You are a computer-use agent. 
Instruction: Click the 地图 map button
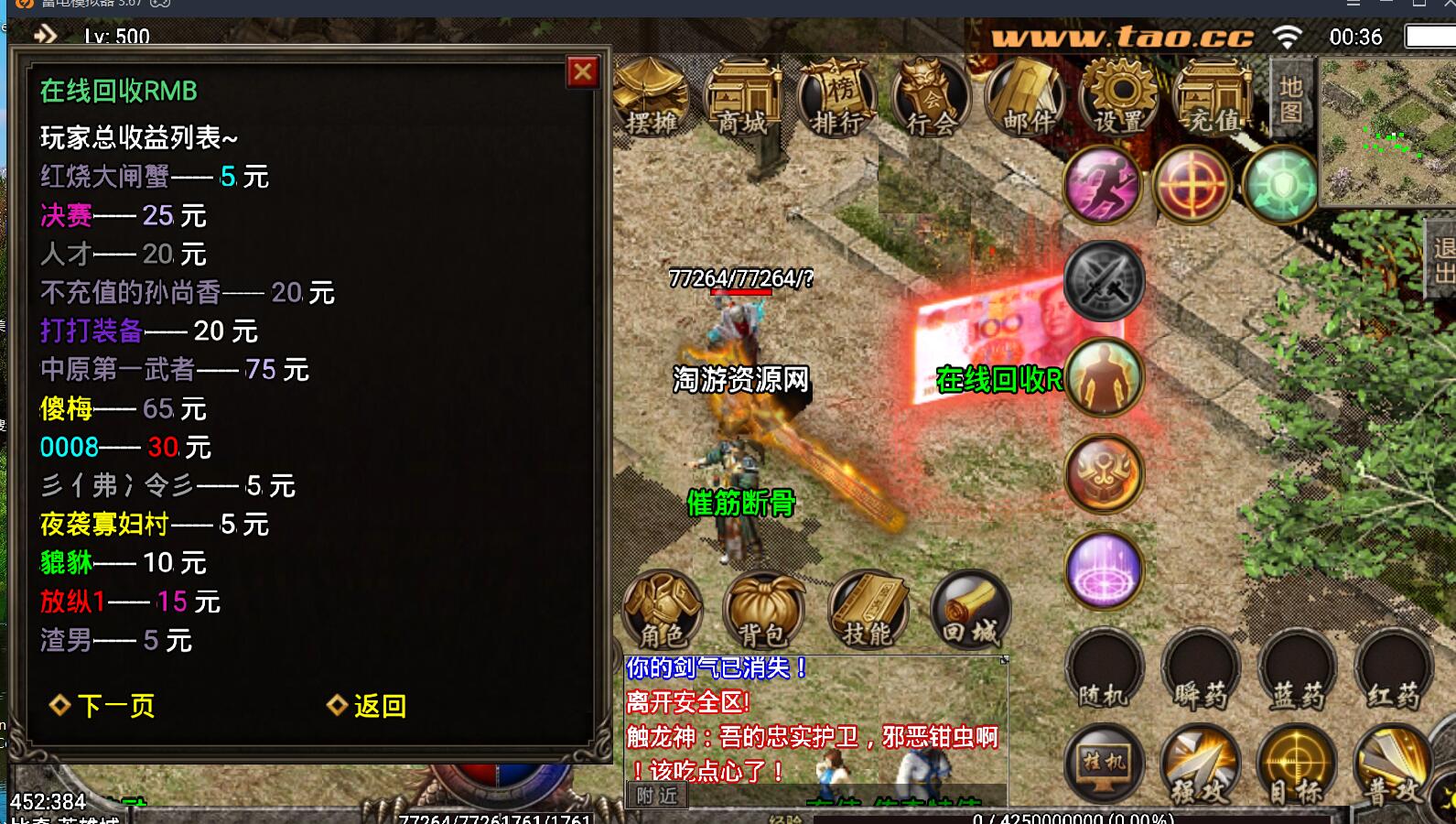(x=1291, y=99)
